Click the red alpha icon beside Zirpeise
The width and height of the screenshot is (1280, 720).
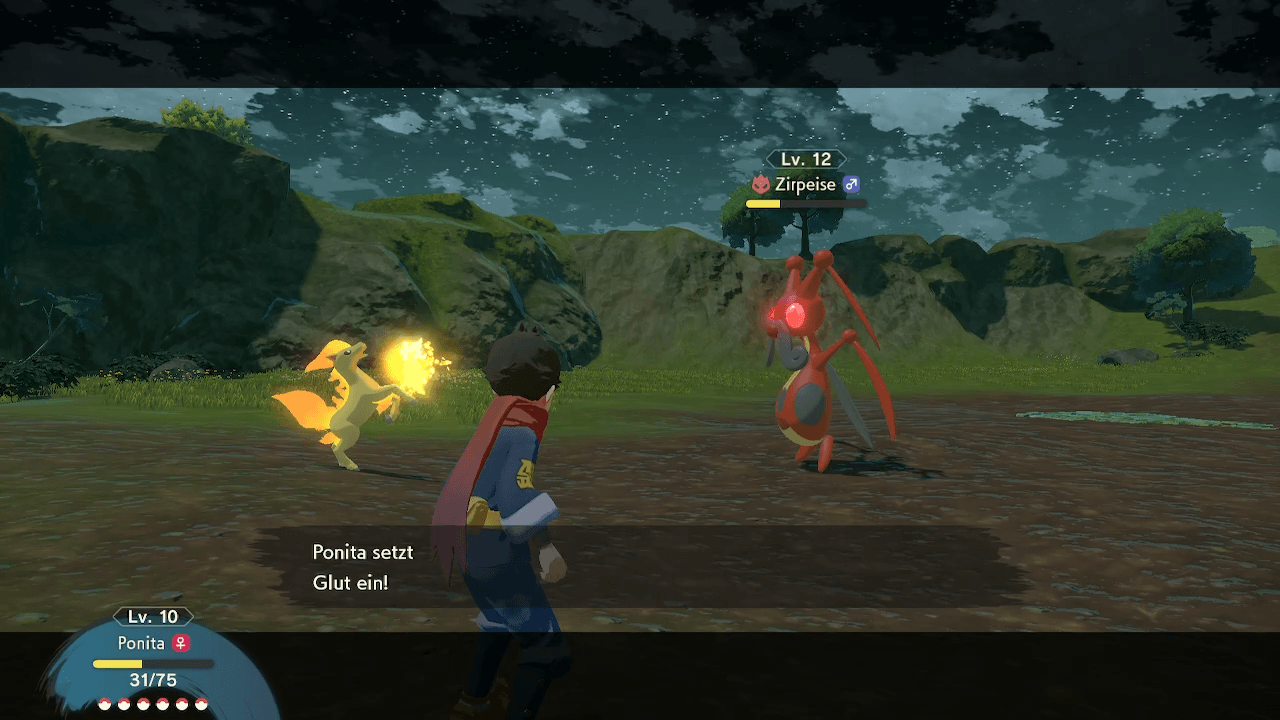pos(760,185)
